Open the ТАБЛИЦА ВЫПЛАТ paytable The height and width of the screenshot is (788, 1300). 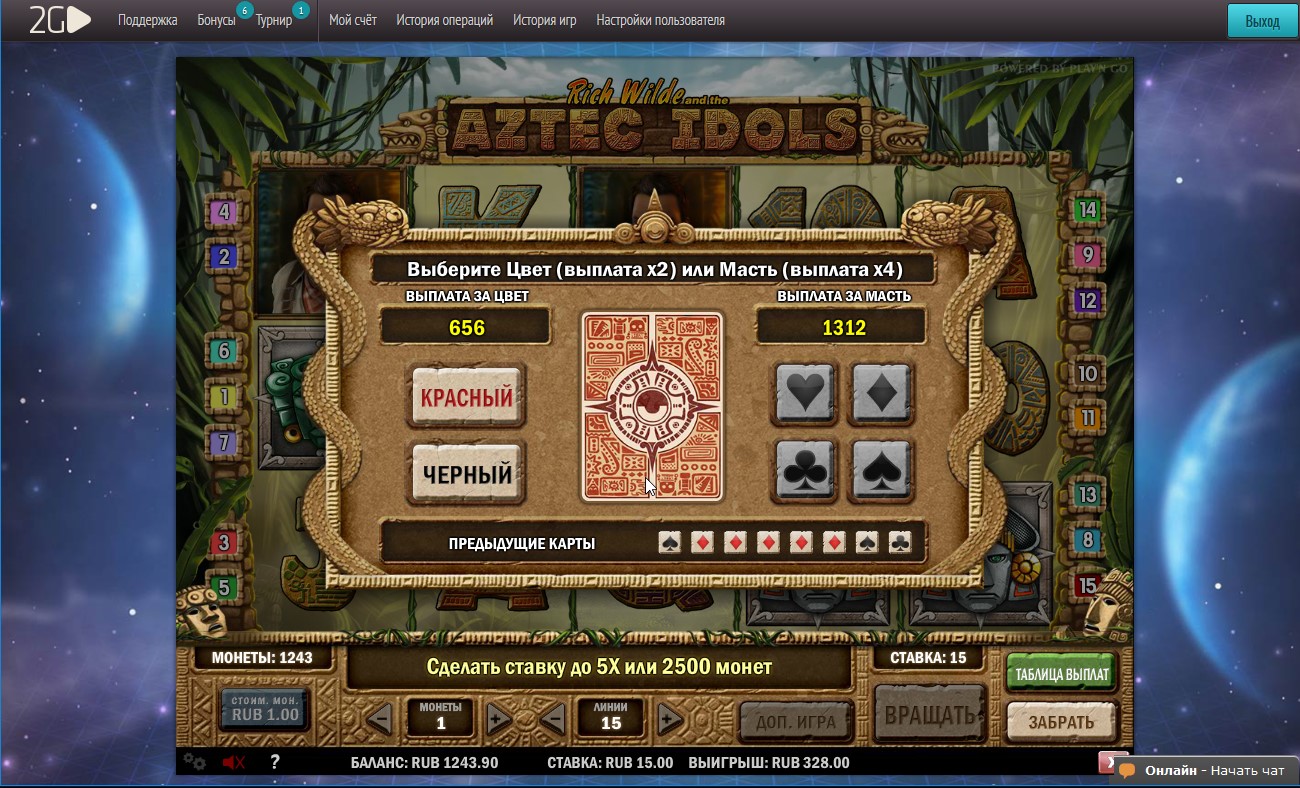coord(1062,674)
